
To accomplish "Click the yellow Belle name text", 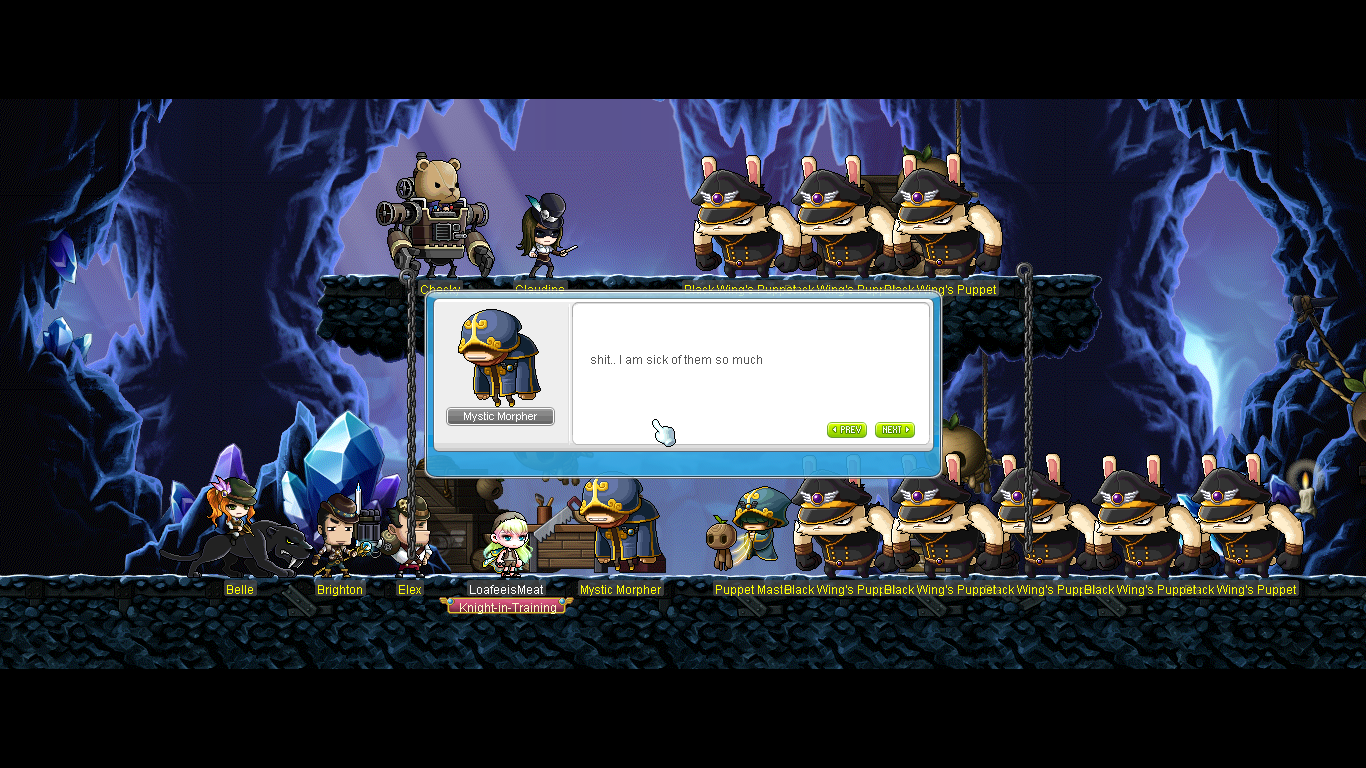I will [x=239, y=590].
